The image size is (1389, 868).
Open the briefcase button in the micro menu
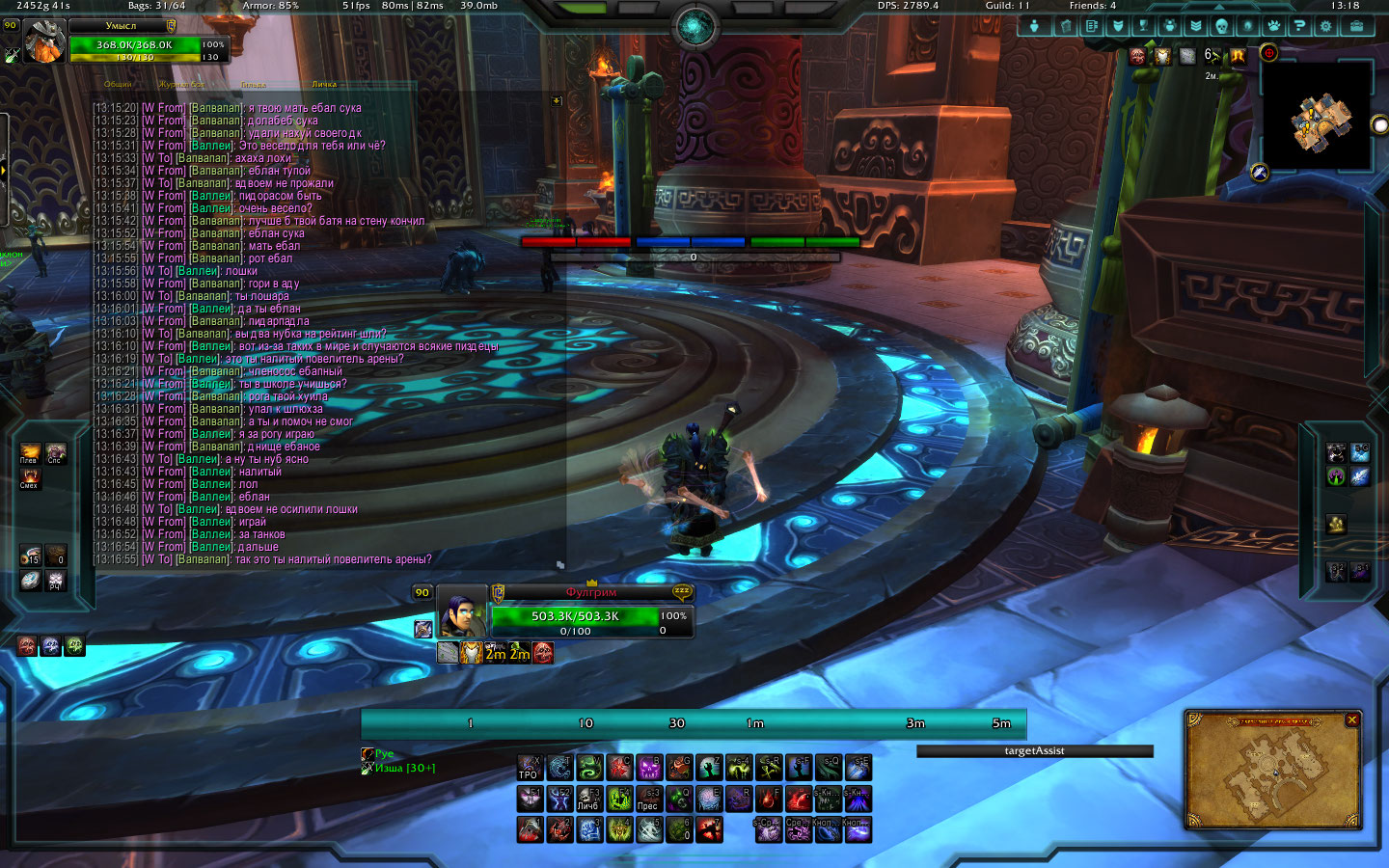pyautogui.click(x=1355, y=26)
